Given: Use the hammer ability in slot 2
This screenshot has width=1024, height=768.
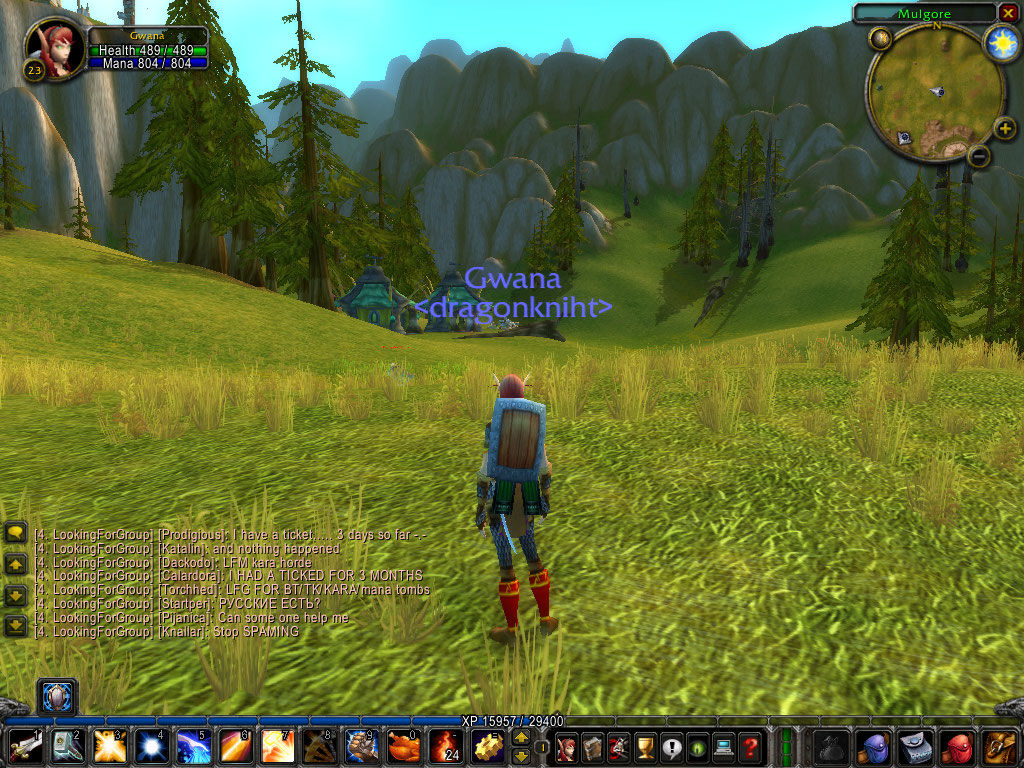Looking at the screenshot, I should [x=67, y=746].
